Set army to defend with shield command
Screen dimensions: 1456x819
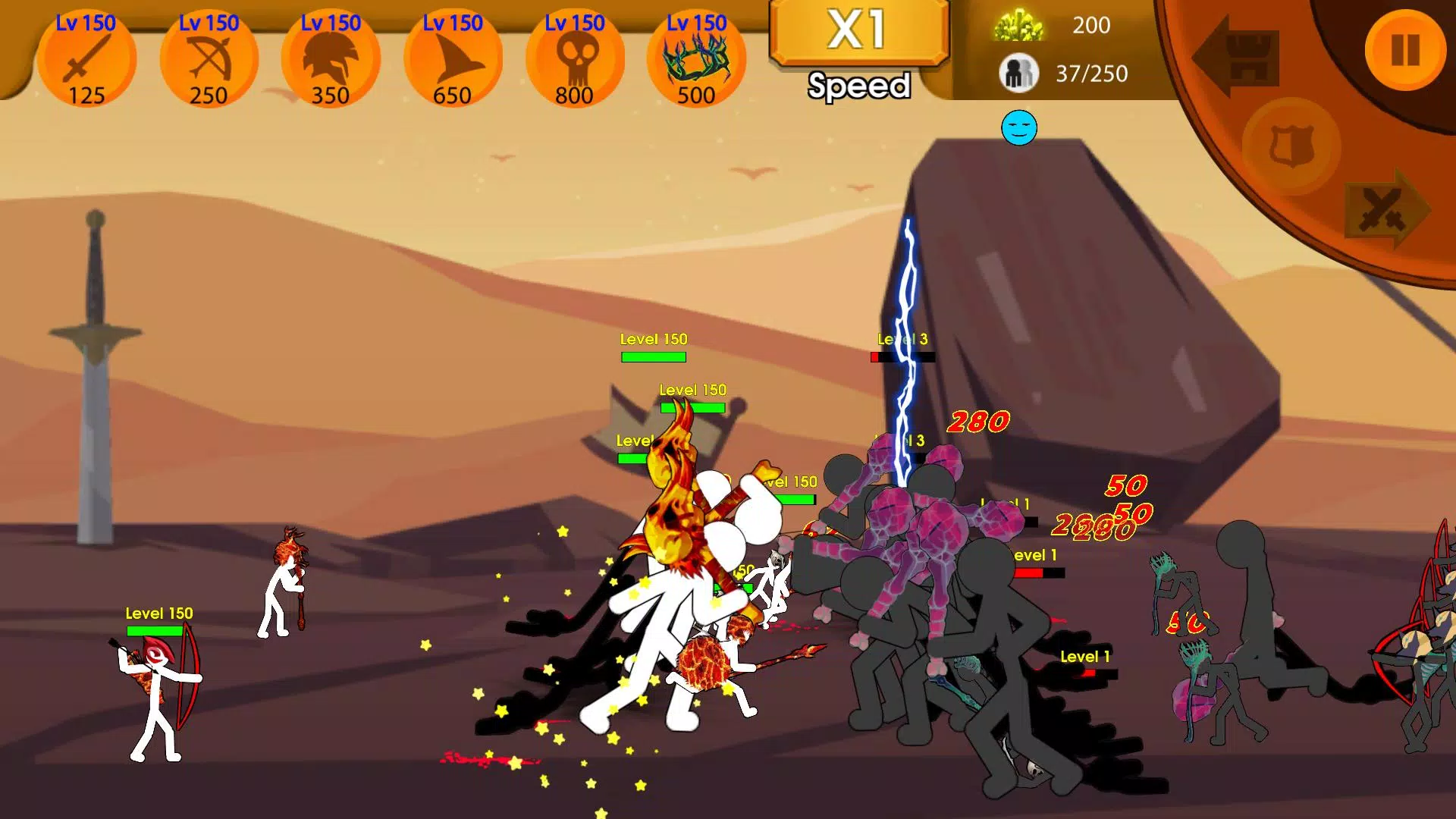click(x=1290, y=145)
